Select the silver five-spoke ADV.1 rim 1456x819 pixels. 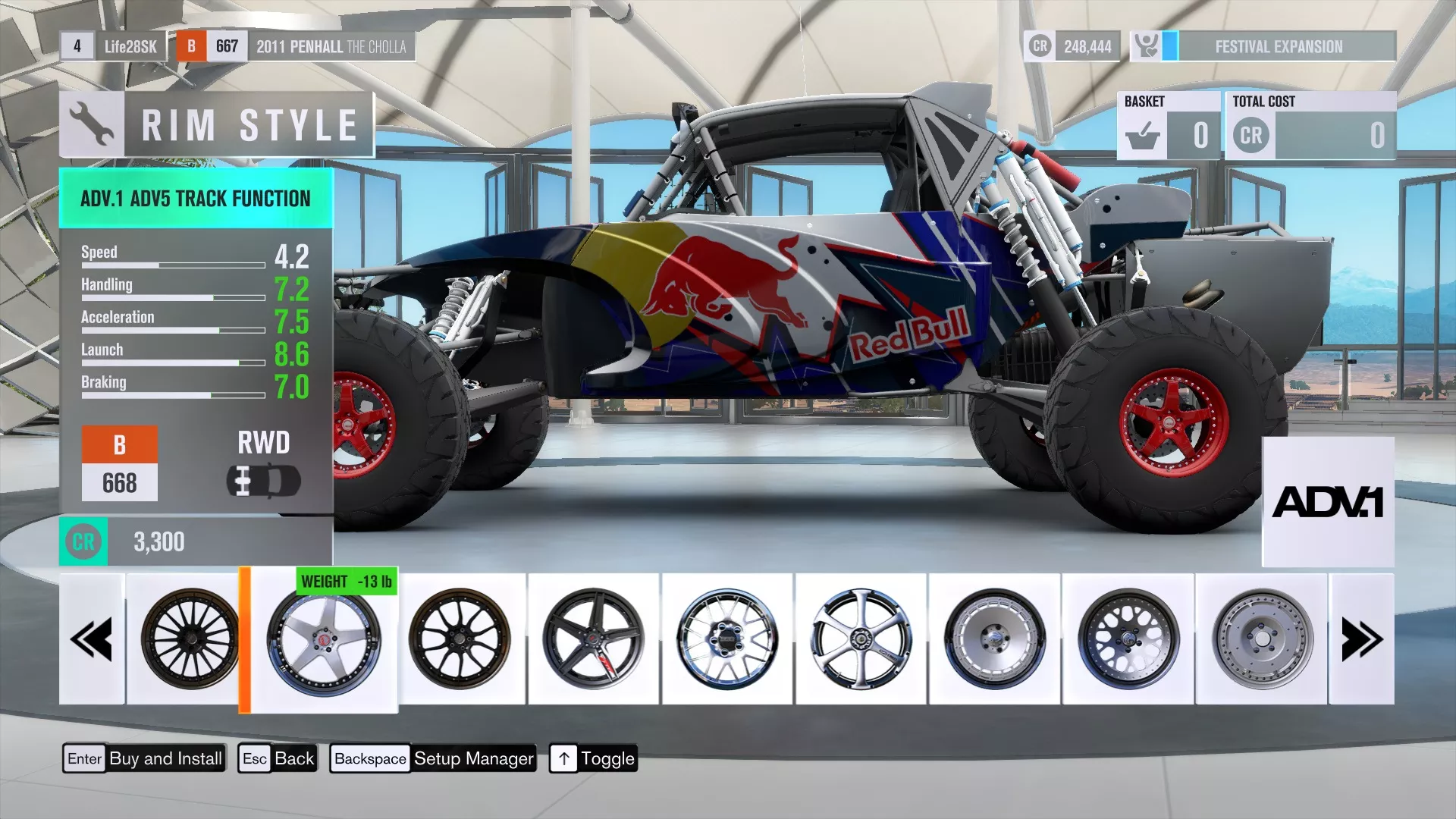(x=324, y=641)
